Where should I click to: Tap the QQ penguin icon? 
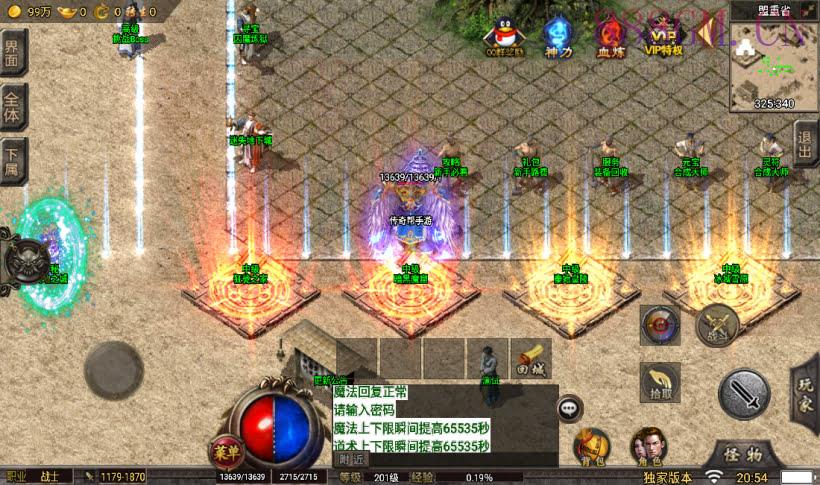coord(504,34)
